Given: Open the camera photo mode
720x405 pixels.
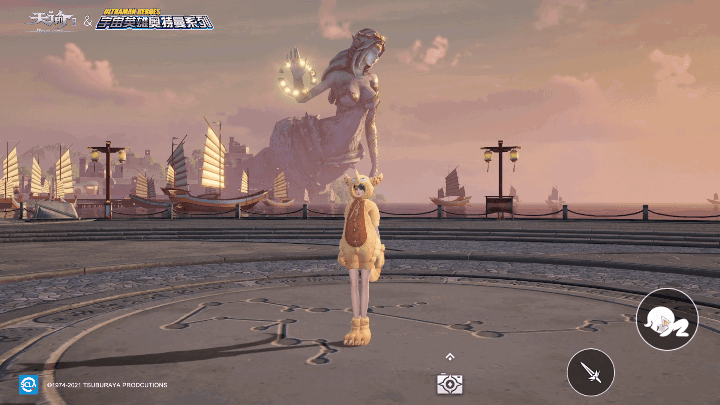Looking at the screenshot, I should pos(449,383).
